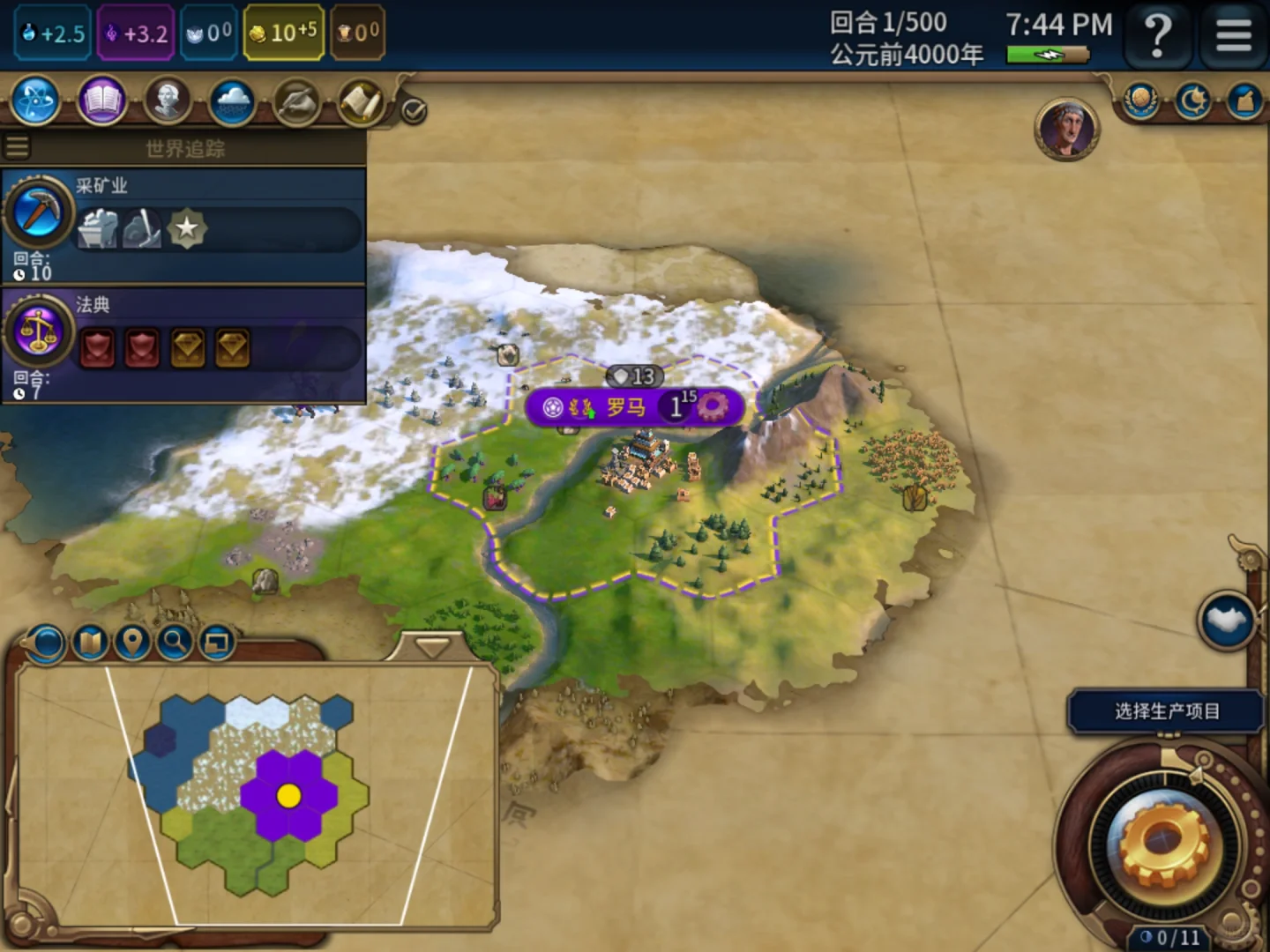Select the Code of Laws civic entry
The image size is (1270, 952).
point(183,344)
